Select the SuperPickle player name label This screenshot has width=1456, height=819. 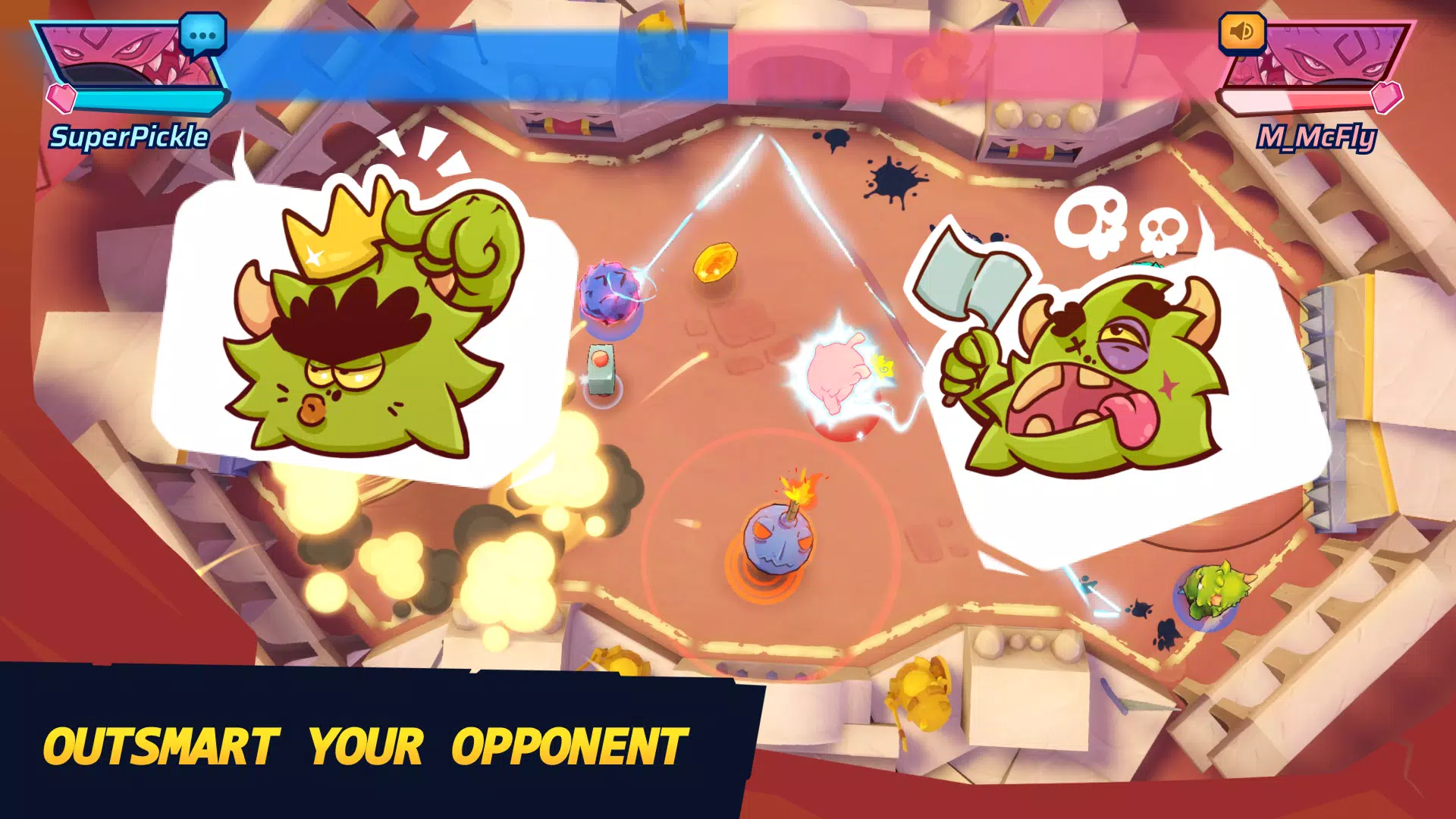click(129, 138)
